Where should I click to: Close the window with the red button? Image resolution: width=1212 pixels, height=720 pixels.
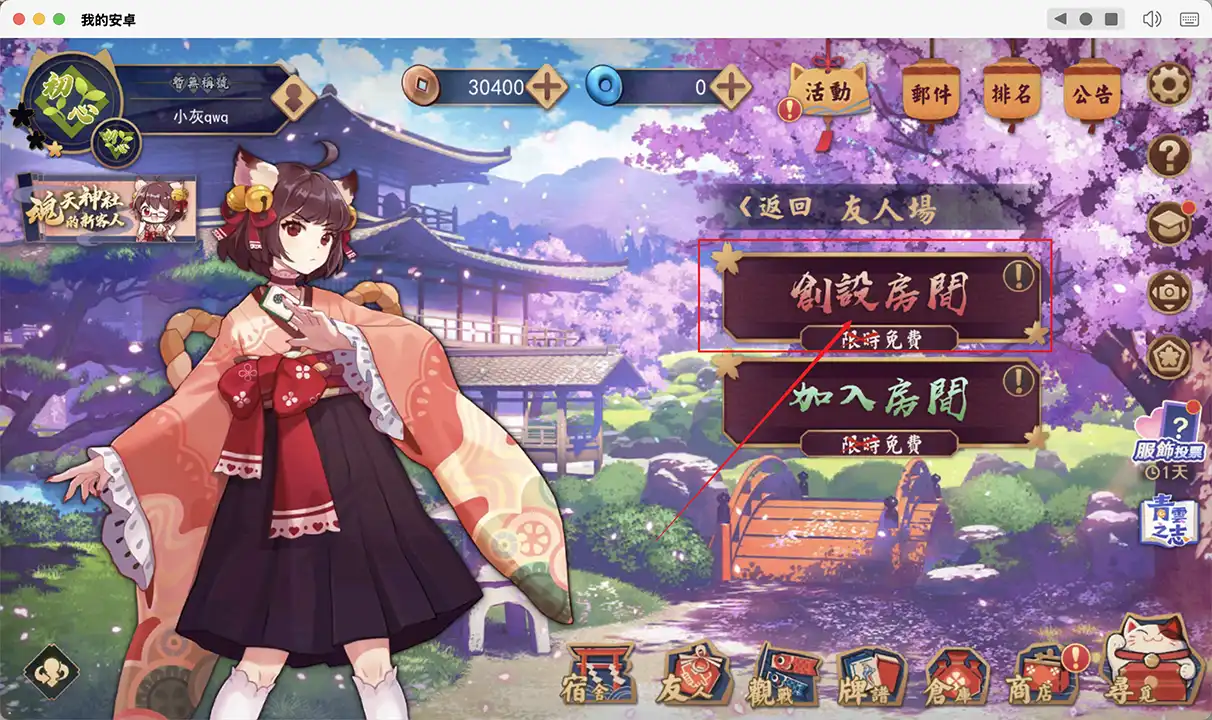click(19, 19)
